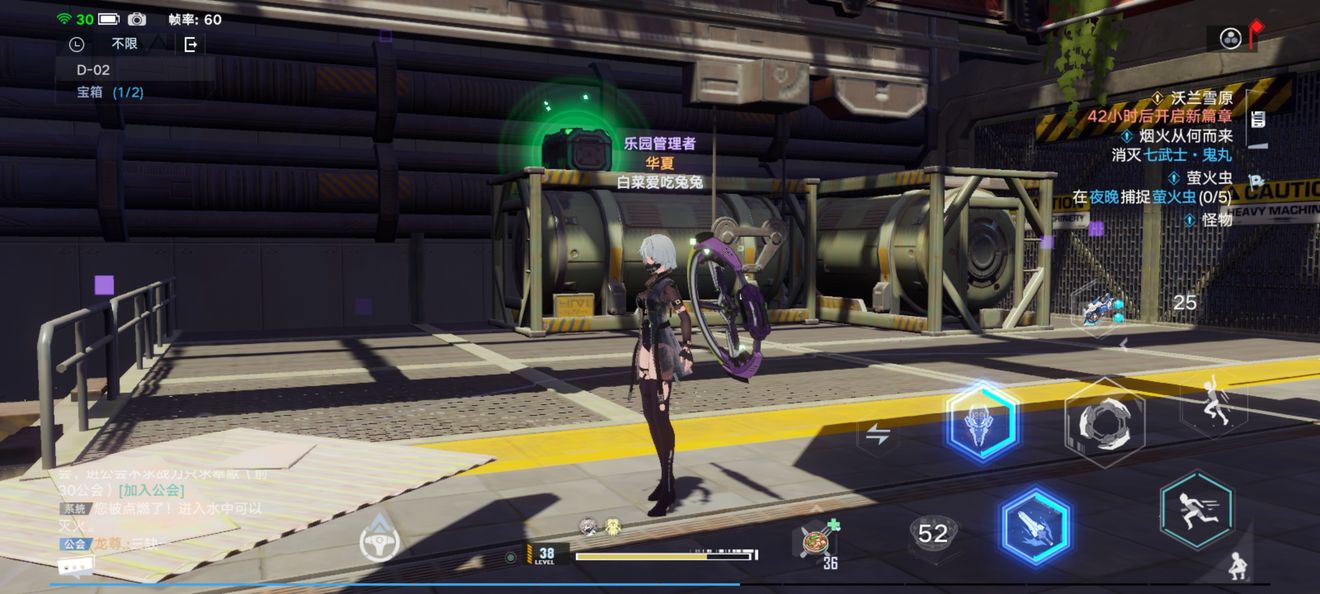This screenshot has height=594, width=1320.
Task: Open the quest log clipboard icon
Action: point(1258,119)
